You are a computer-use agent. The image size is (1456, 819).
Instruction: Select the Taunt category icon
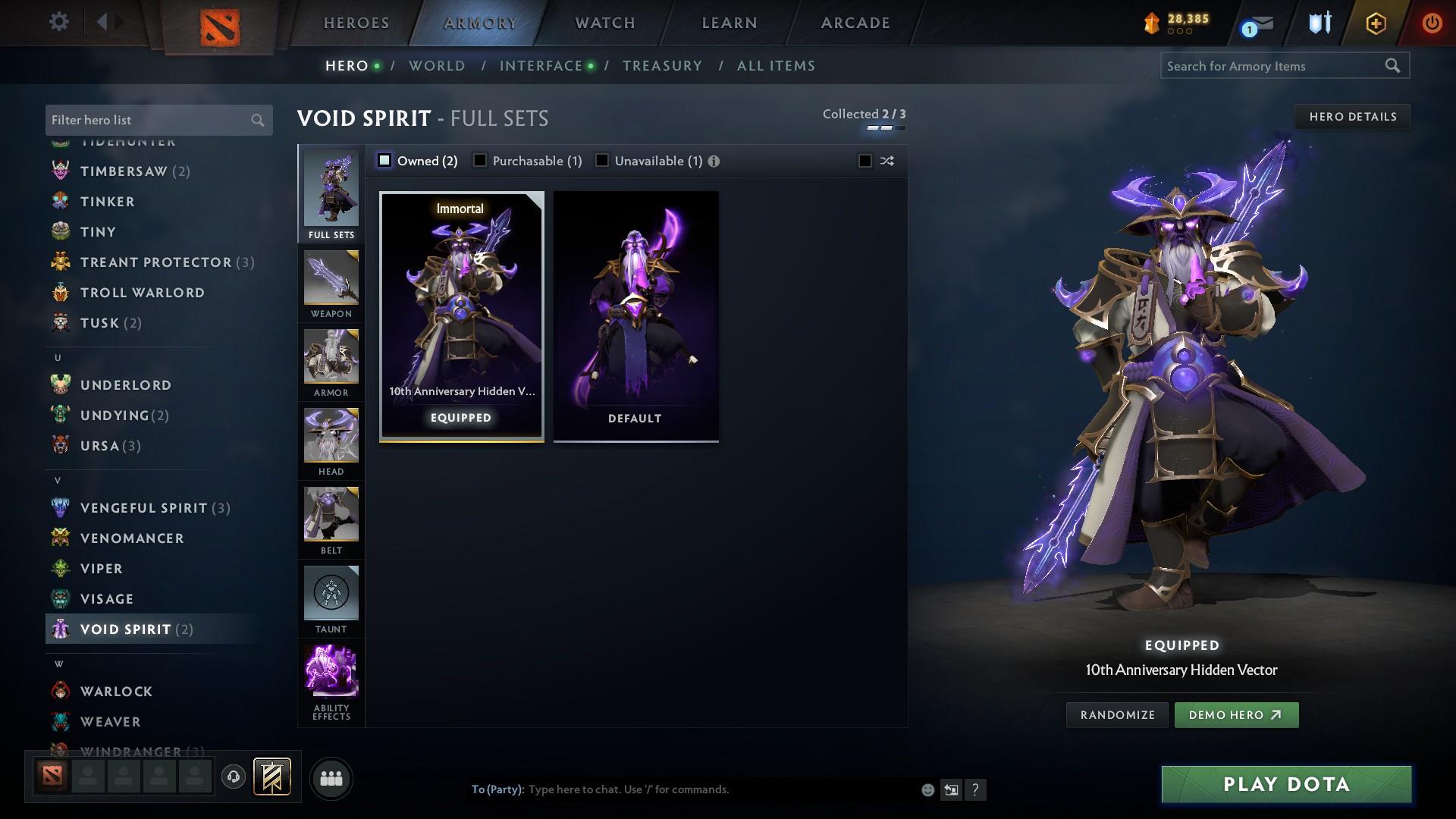pos(331,595)
